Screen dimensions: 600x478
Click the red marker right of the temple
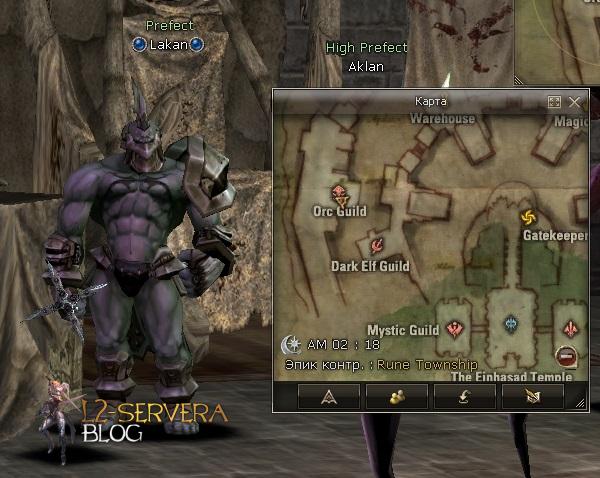tap(570, 326)
